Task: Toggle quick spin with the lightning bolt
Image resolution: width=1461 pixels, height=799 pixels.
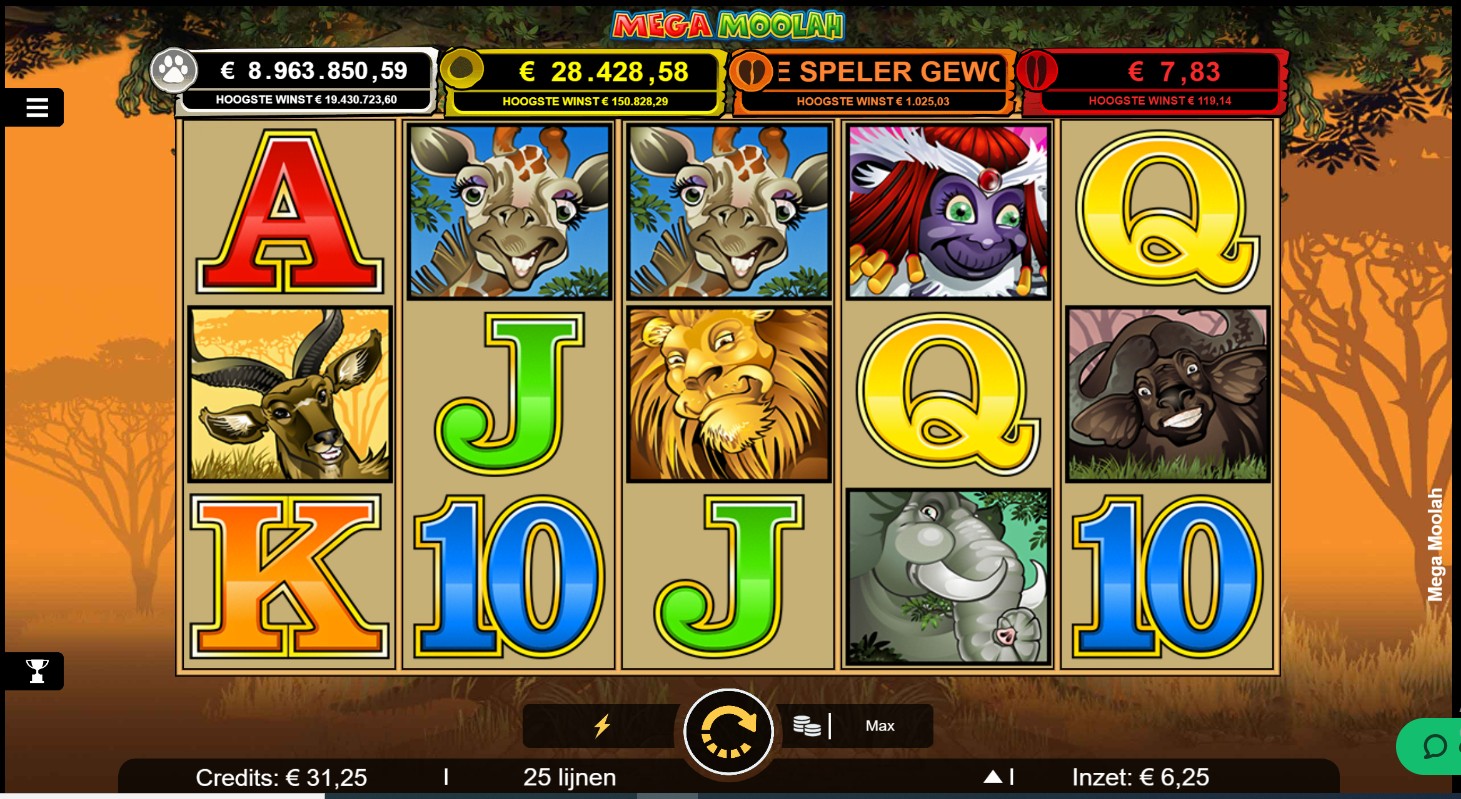Action: tap(602, 726)
